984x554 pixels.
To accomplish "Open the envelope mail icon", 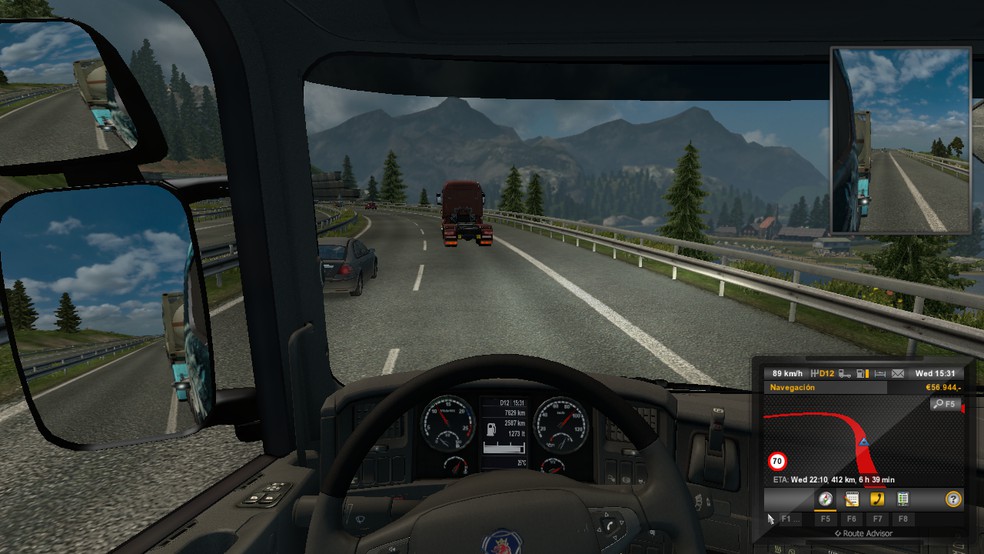I will (897, 373).
